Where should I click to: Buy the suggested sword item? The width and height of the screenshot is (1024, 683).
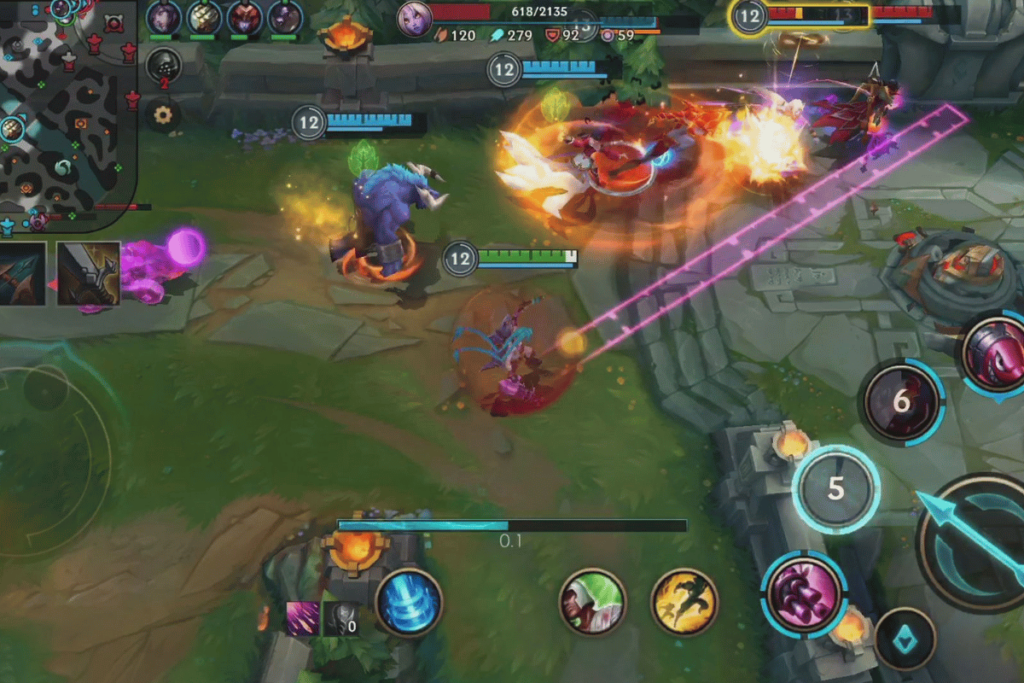tap(88, 273)
